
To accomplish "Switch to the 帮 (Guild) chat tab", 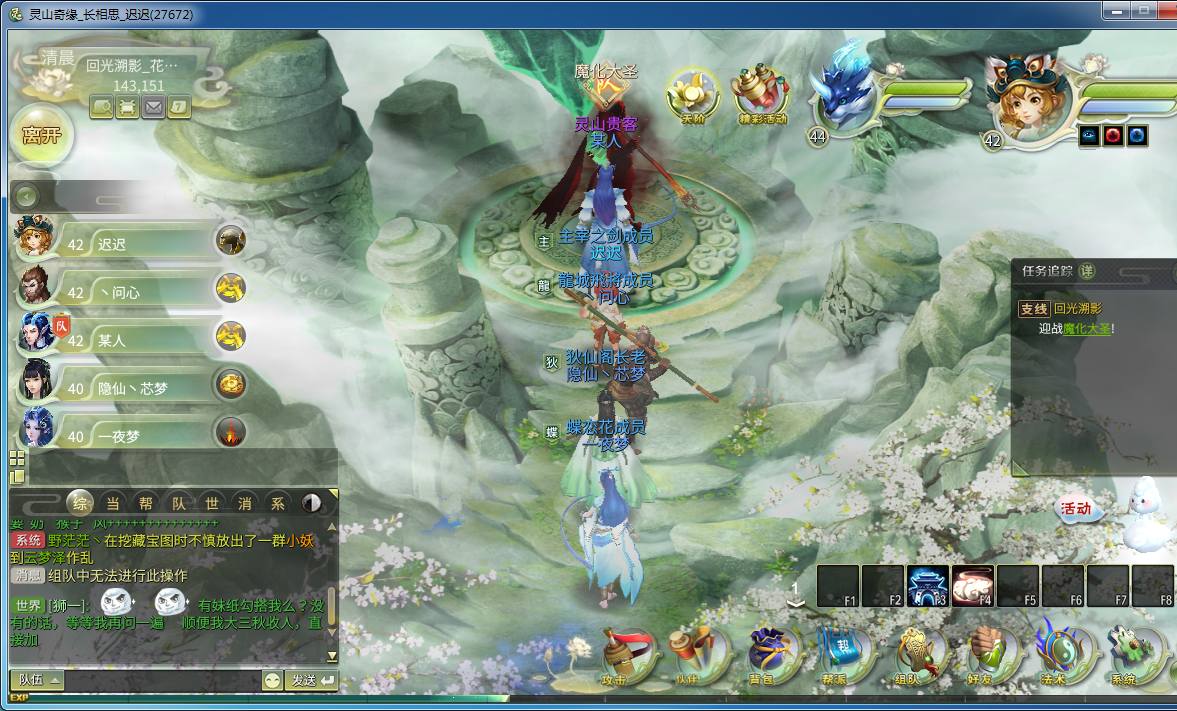I will tap(146, 502).
